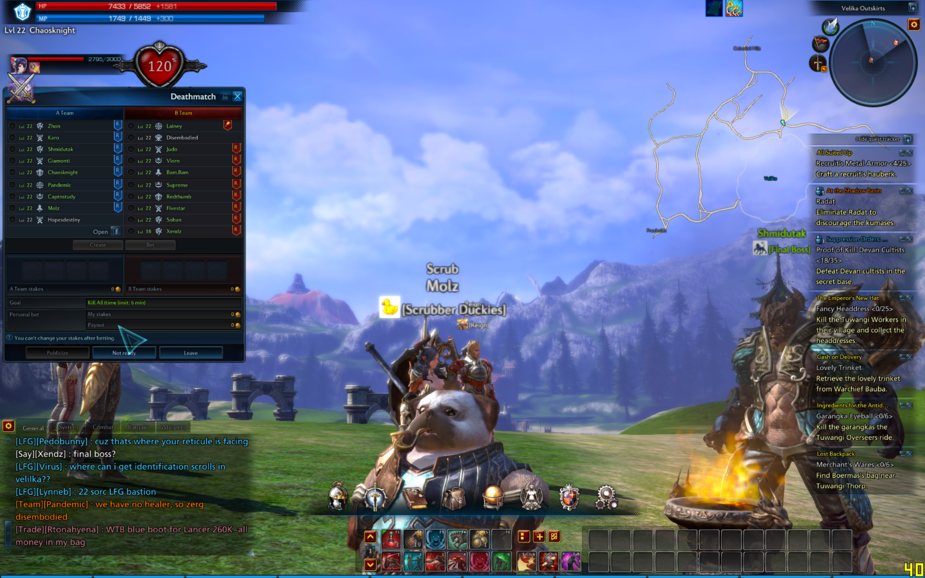Click the Open slot on A Team
The height and width of the screenshot is (578, 925).
click(x=100, y=231)
